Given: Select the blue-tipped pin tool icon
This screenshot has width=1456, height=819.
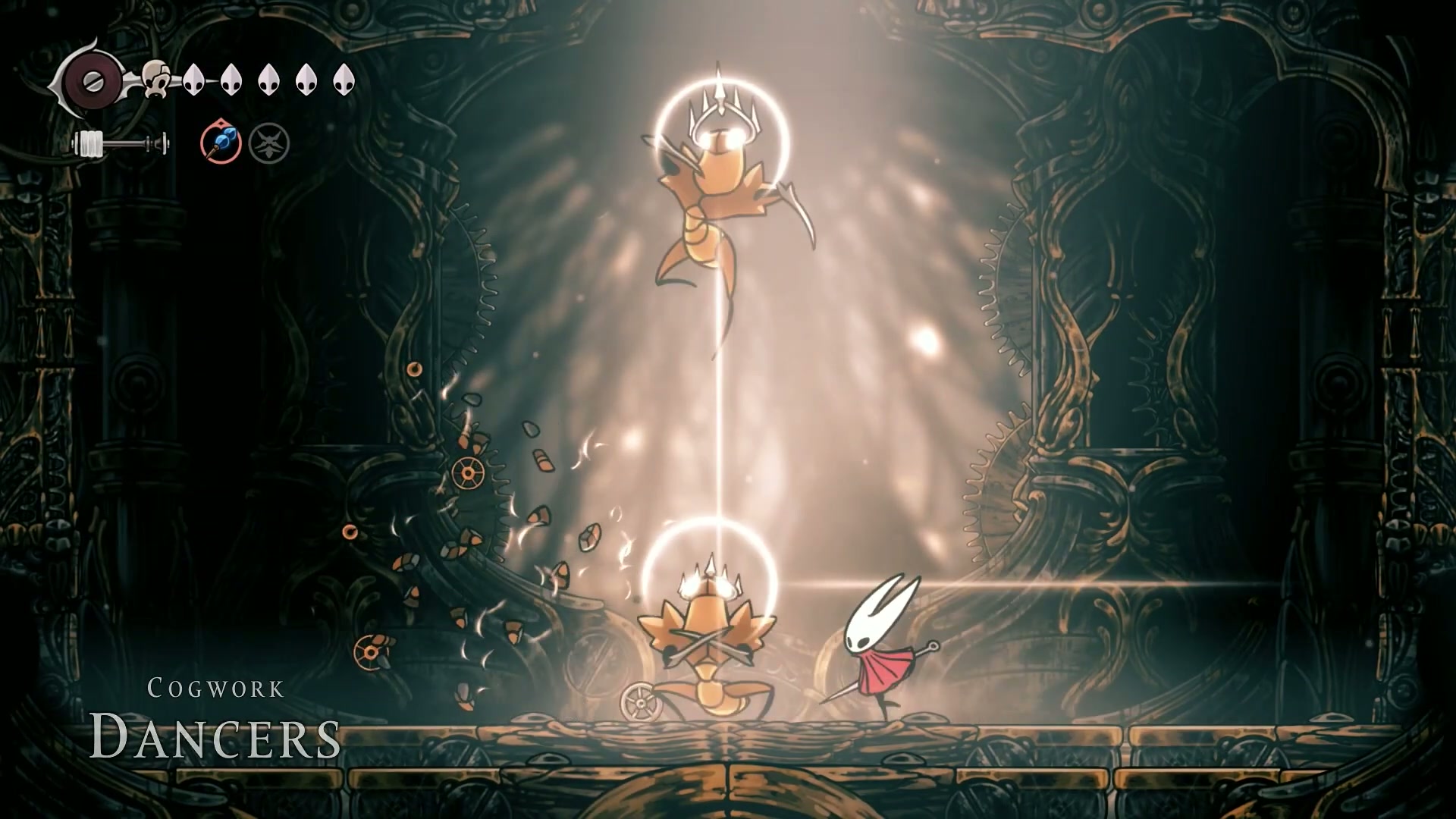Looking at the screenshot, I should [x=221, y=143].
